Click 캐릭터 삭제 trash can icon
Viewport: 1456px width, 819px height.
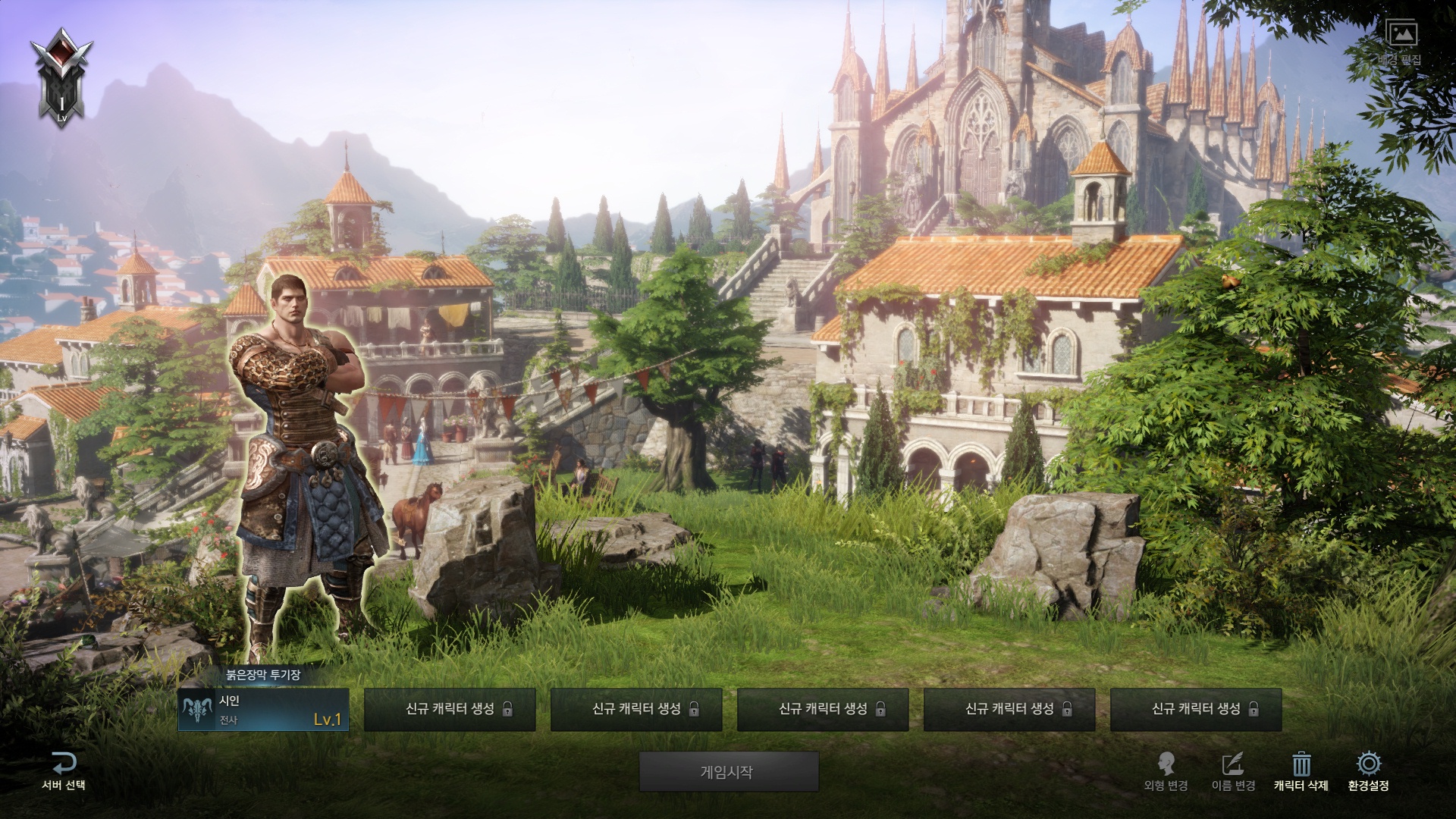[x=1301, y=764]
